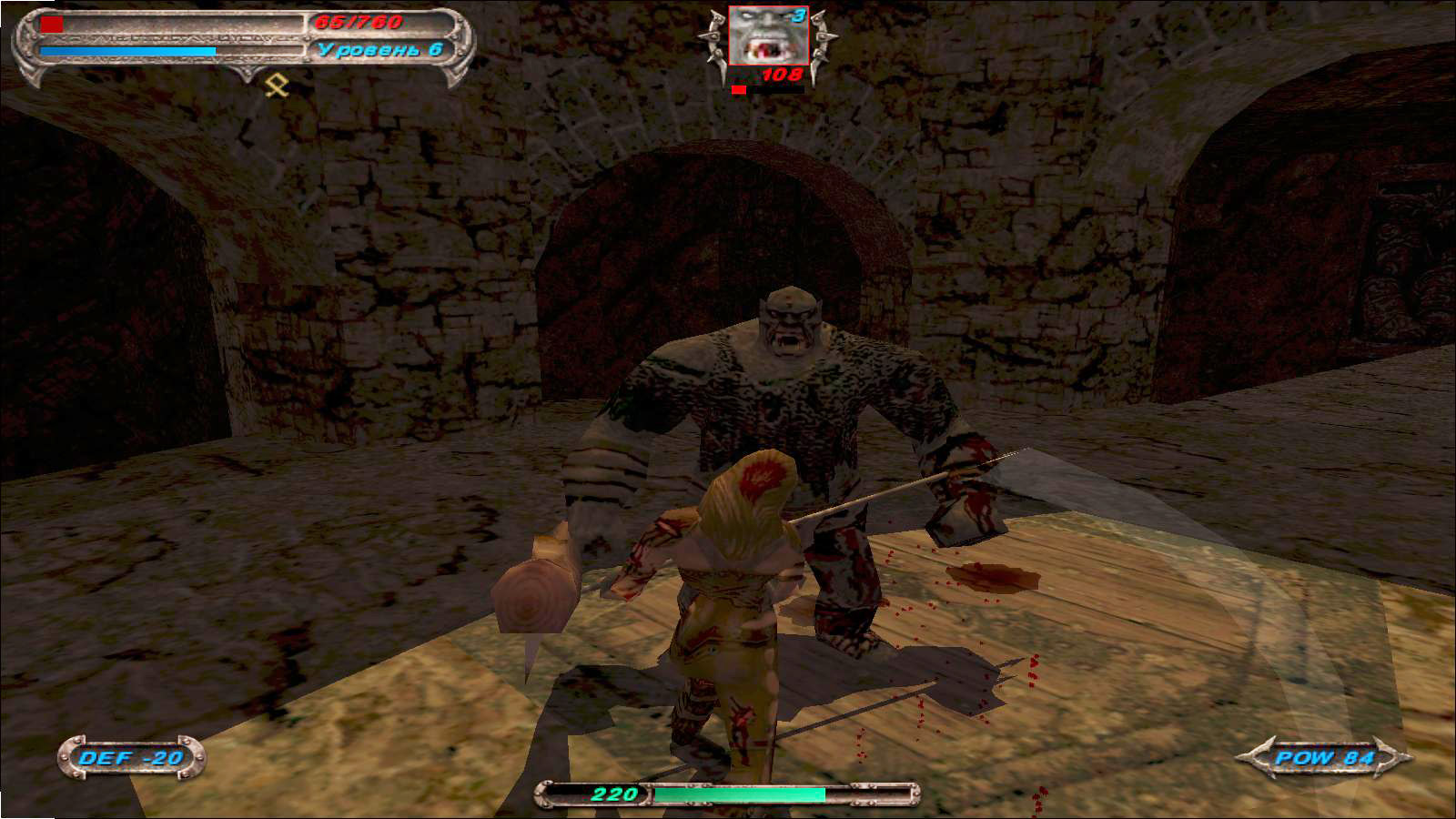Click the ogre enemy portrait icon
Image resolution: width=1456 pixels, height=819 pixels.
[x=767, y=36]
